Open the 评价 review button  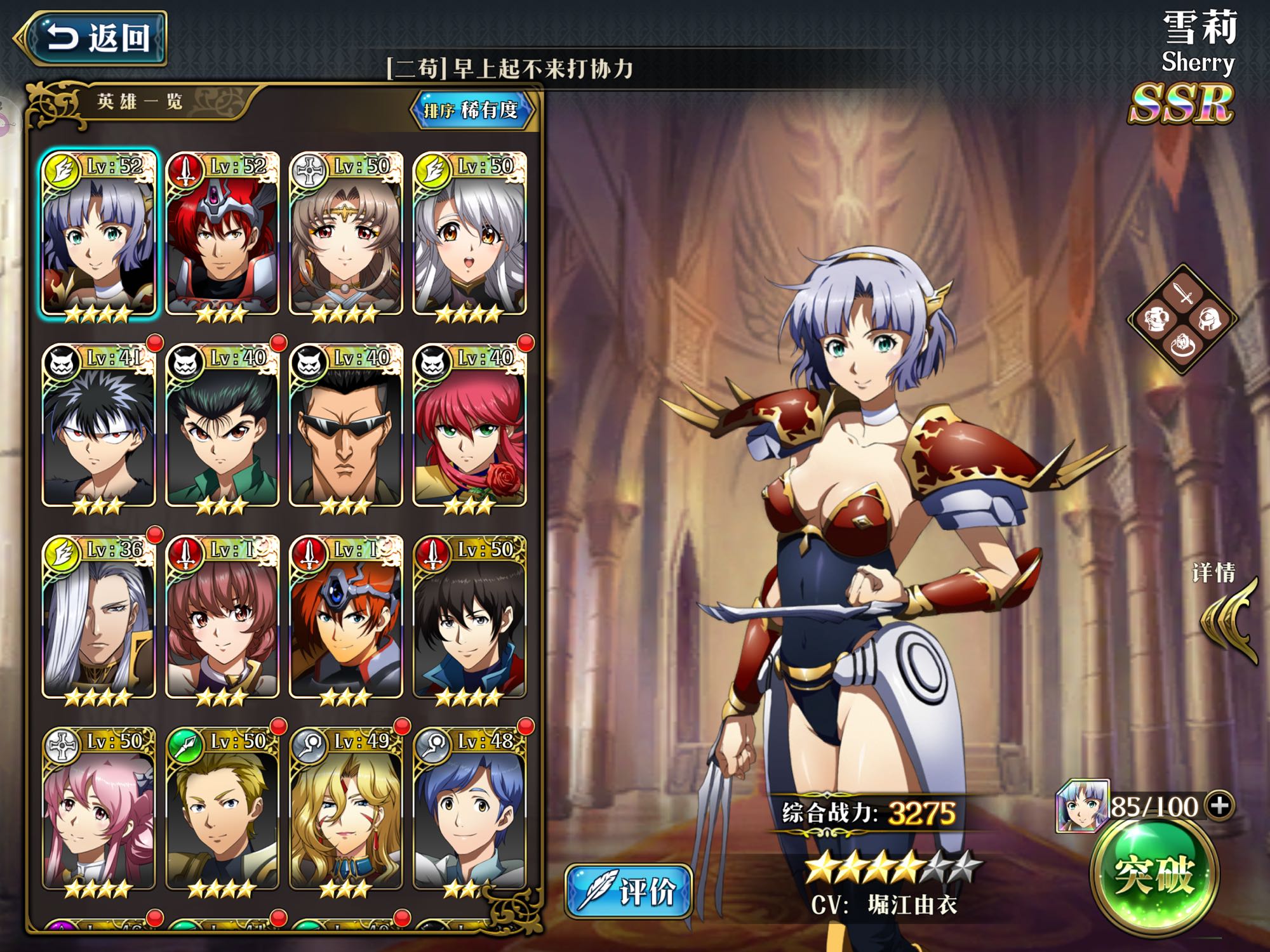[629, 890]
